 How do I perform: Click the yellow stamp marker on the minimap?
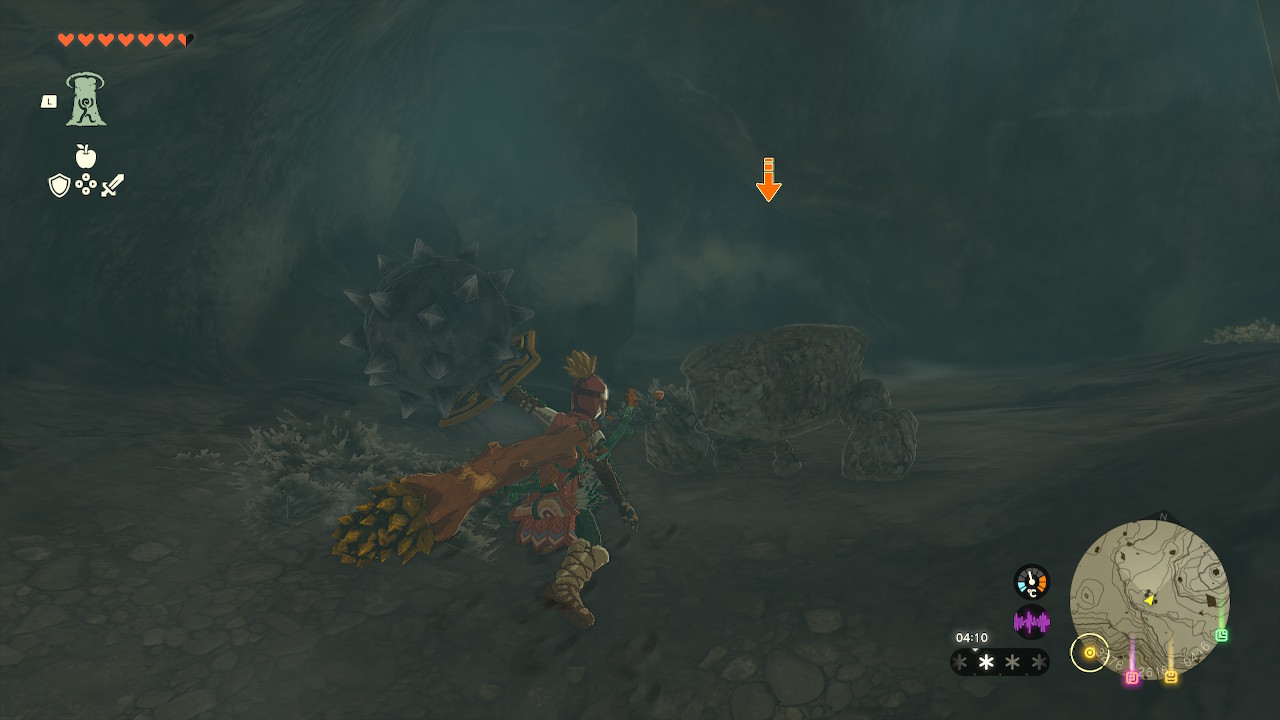pos(1170,677)
